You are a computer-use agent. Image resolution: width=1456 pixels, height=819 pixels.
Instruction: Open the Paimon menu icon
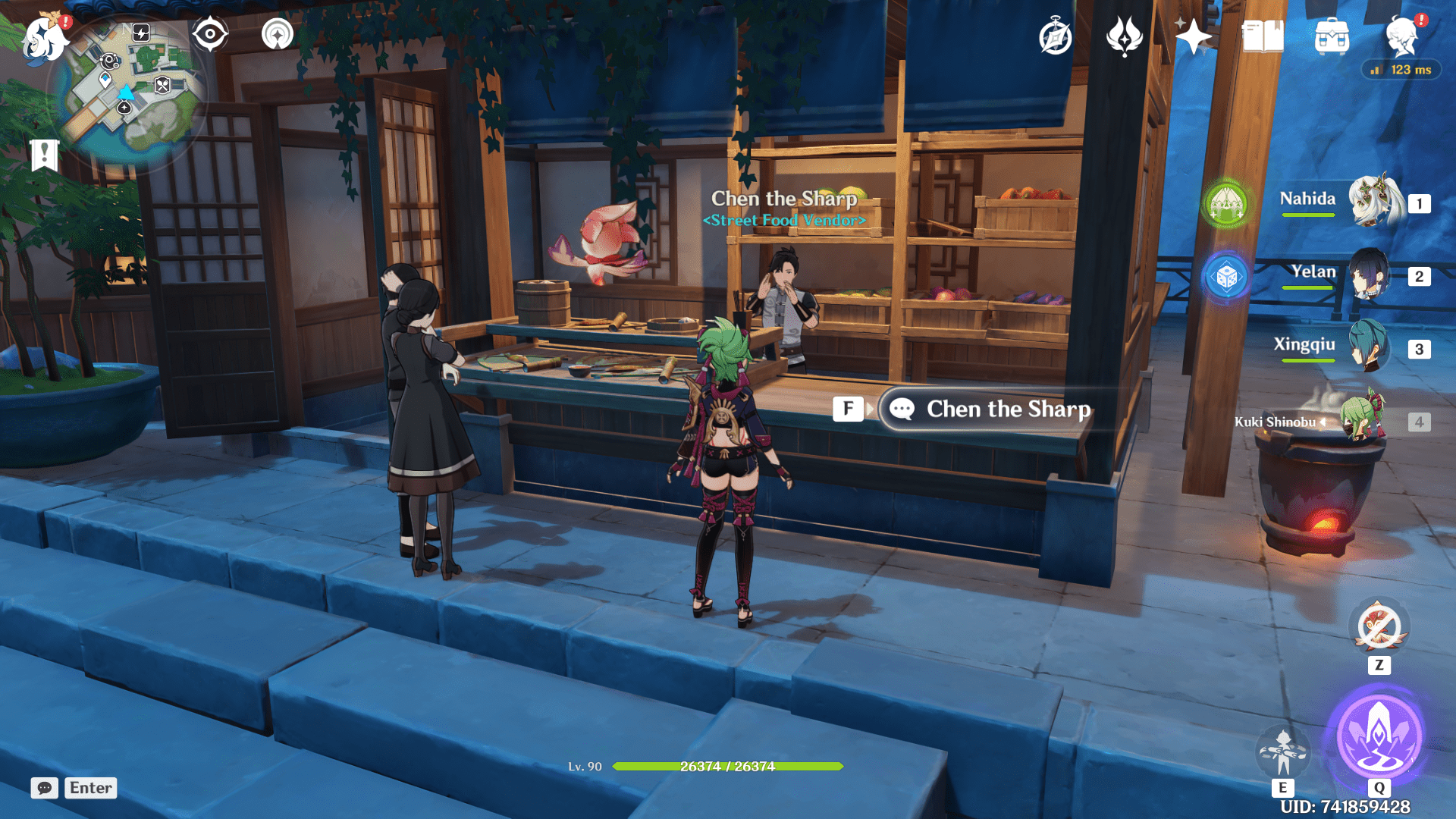pos(43,38)
